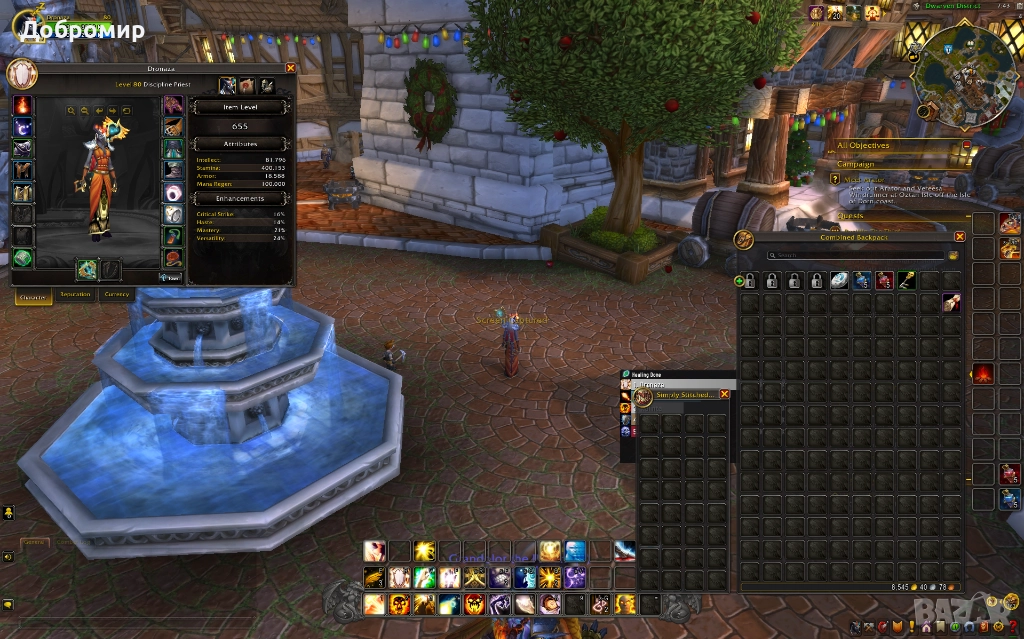
Task: Switch to the Reputation tab
Action: pyautogui.click(x=75, y=294)
